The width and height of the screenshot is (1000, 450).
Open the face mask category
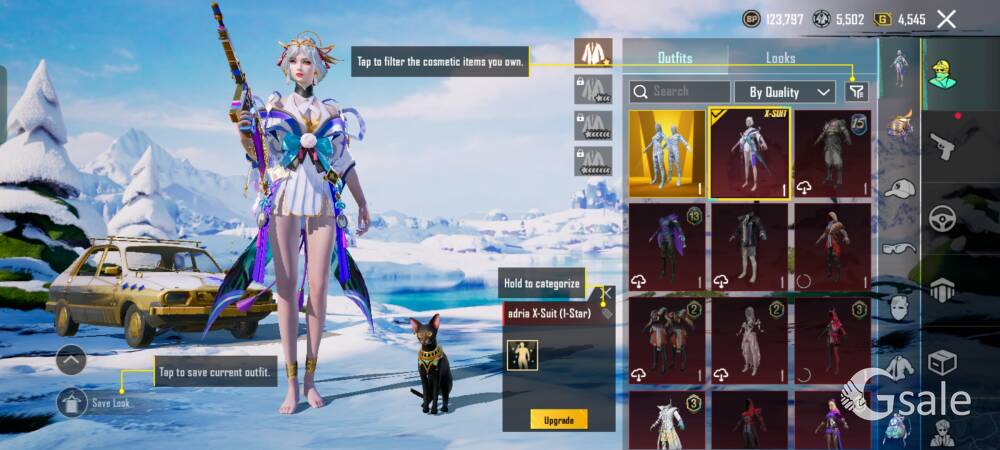(898, 307)
